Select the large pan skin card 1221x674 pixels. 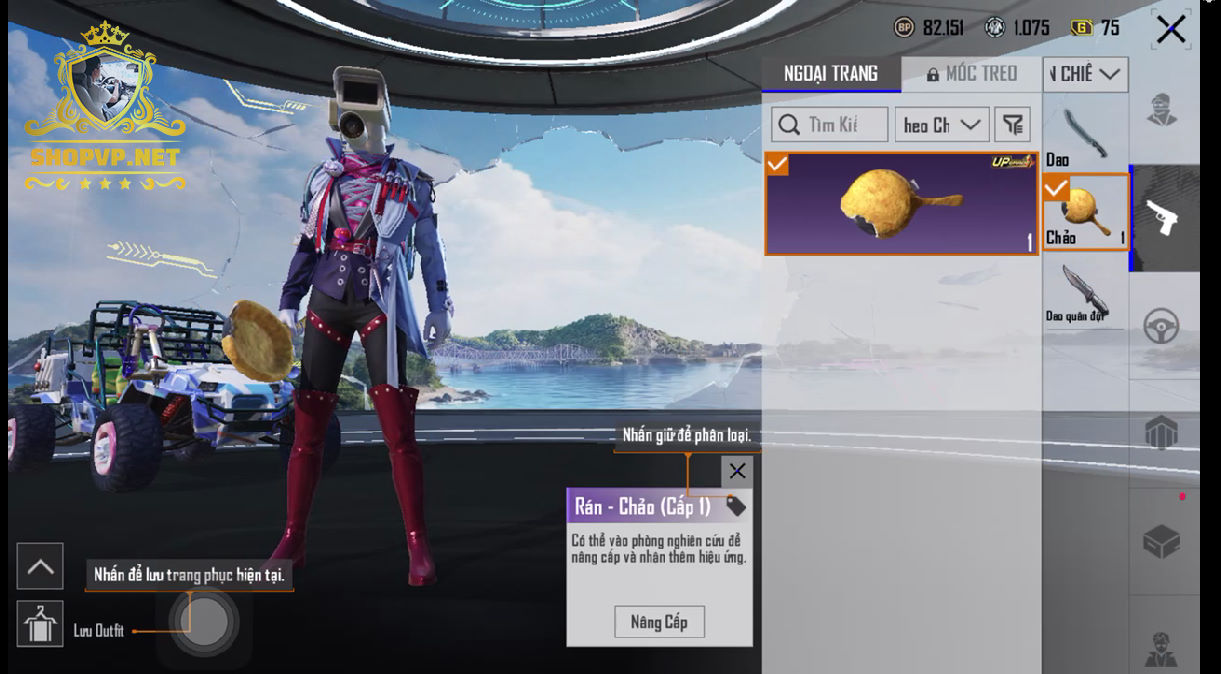pos(901,204)
